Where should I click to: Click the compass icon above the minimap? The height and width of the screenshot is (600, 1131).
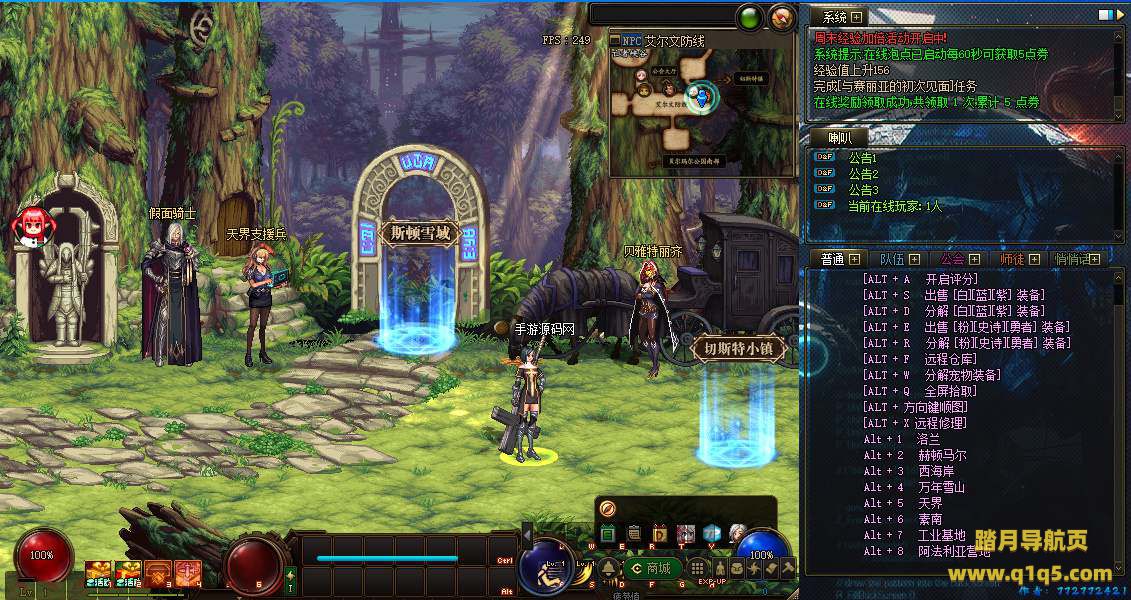pos(782,16)
